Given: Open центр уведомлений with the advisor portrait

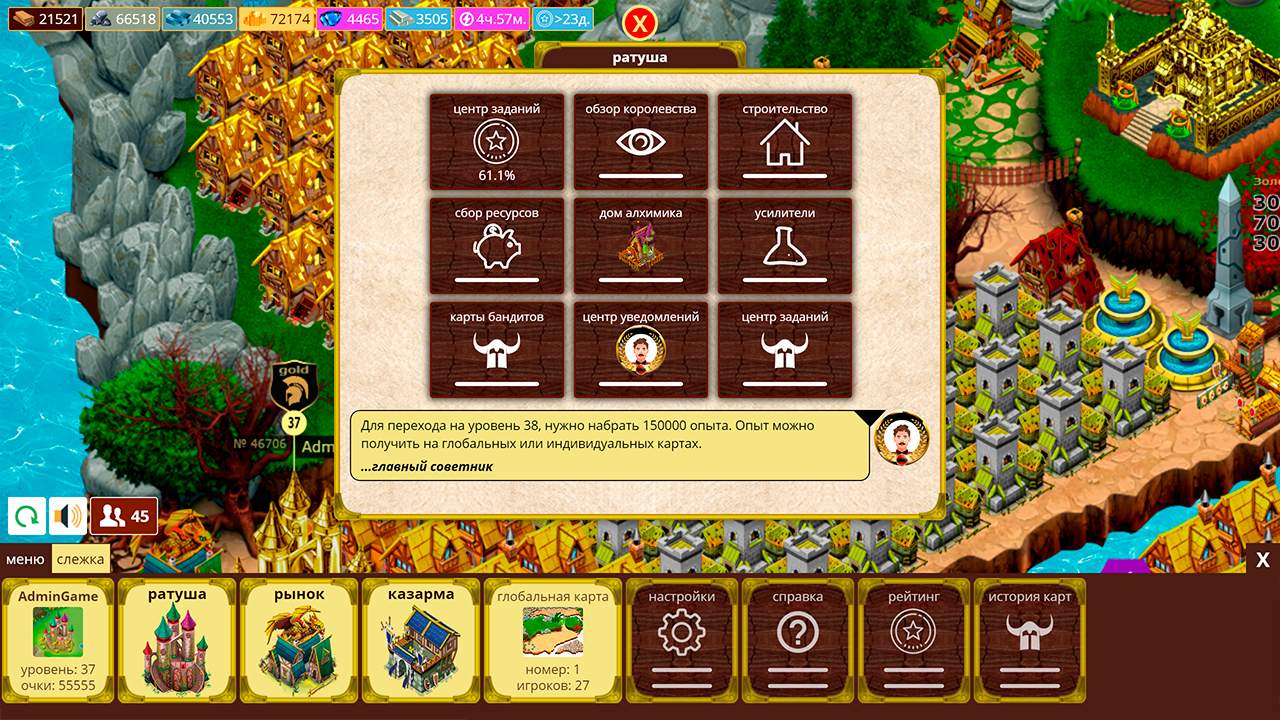Looking at the screenshot, I should [641, 349].
